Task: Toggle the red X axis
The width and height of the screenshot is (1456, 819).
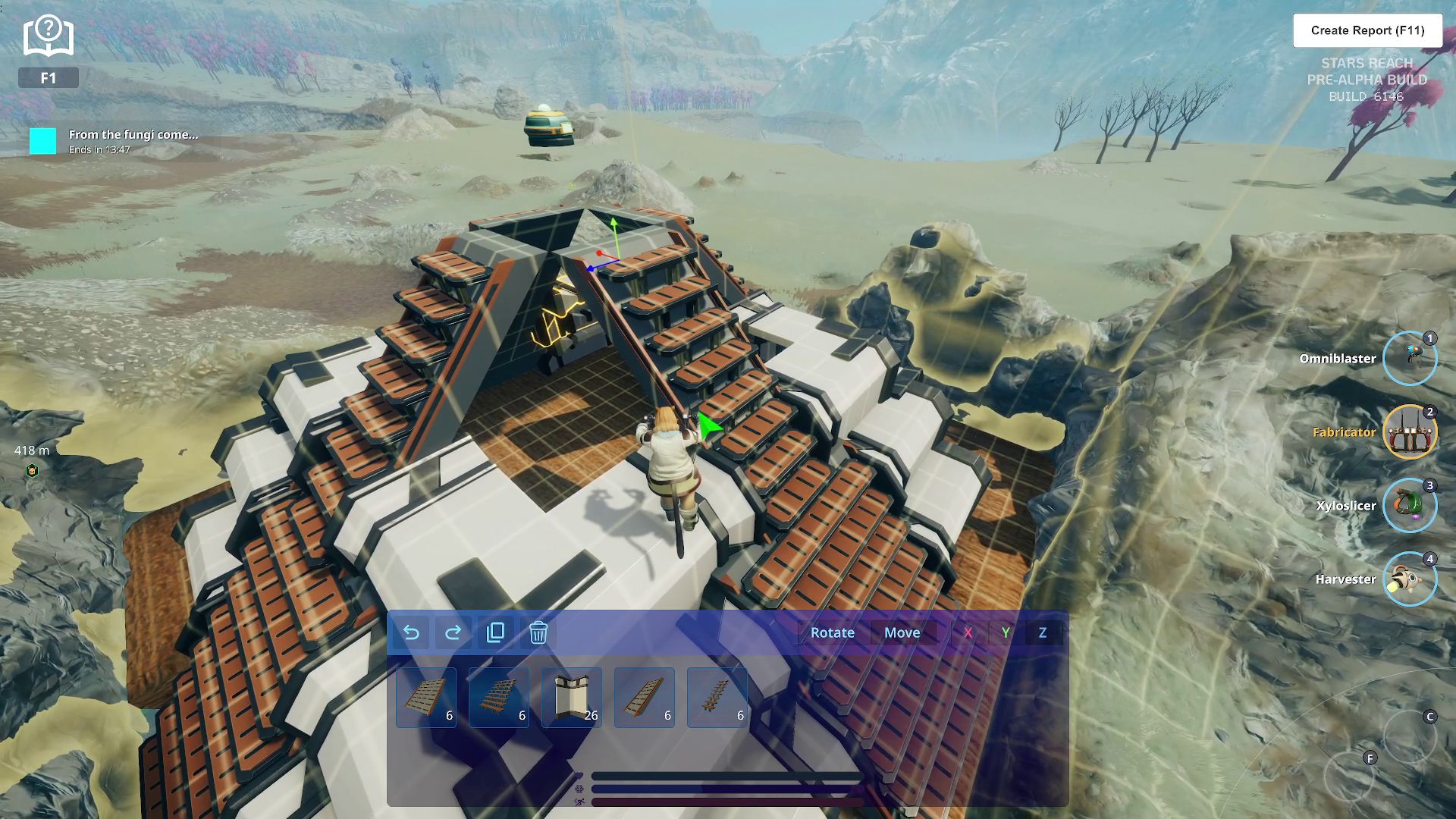Action: (x=968, y=632)
